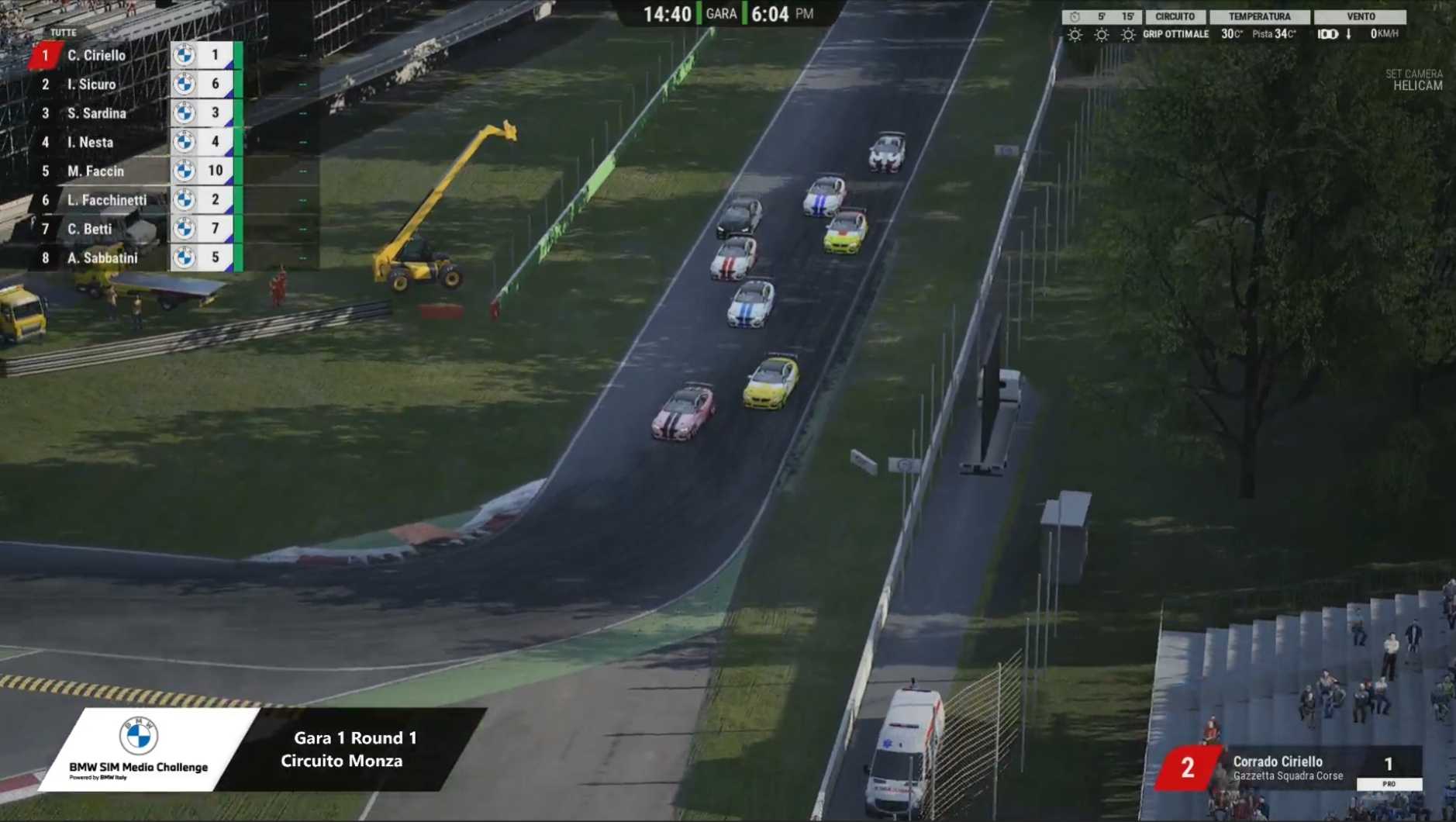
Task: Open Corrado Ciriello's driver info banner
Action: click(x=1287, y=768)
